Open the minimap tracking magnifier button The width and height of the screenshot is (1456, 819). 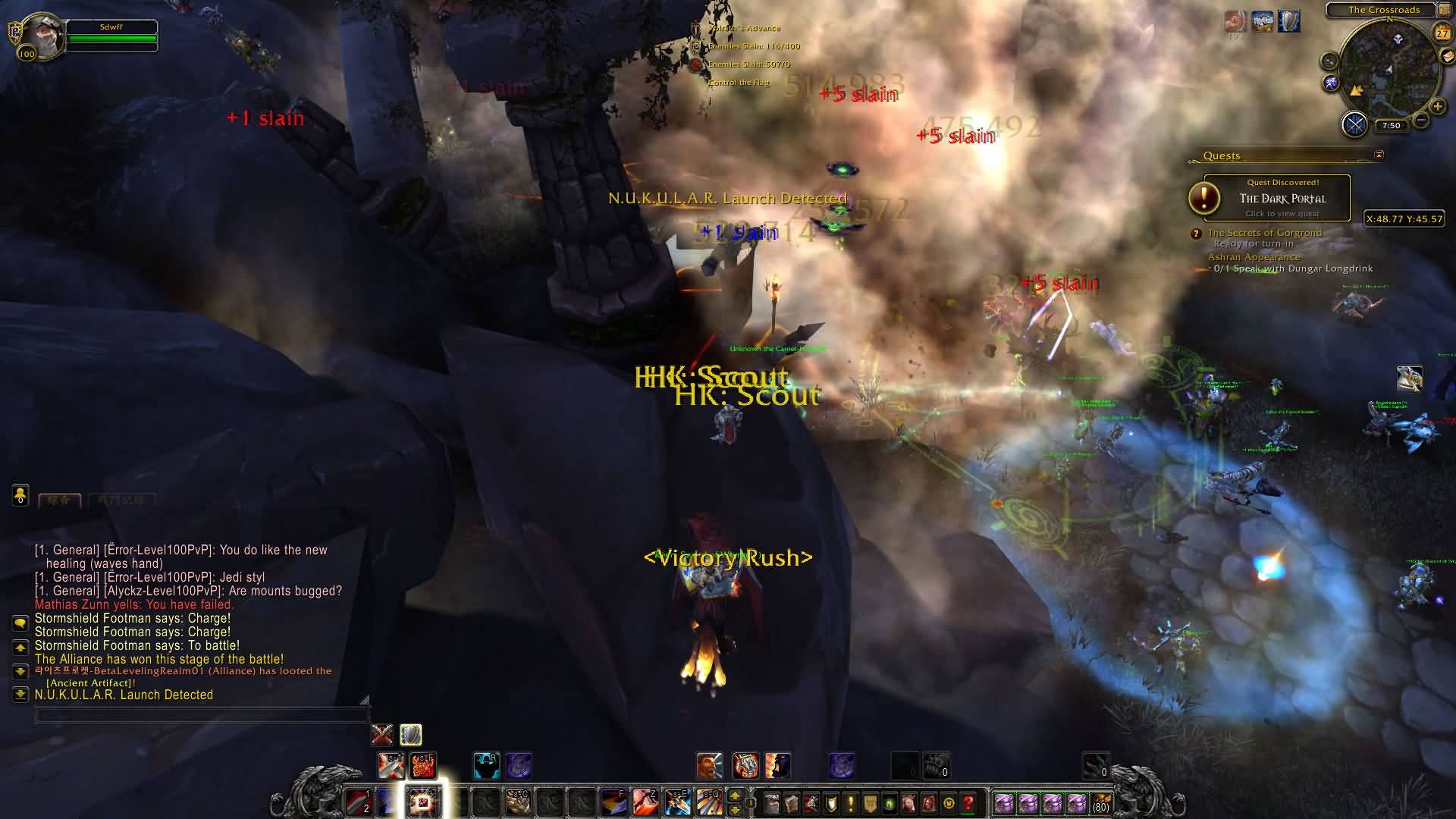tap(1329, 61)
